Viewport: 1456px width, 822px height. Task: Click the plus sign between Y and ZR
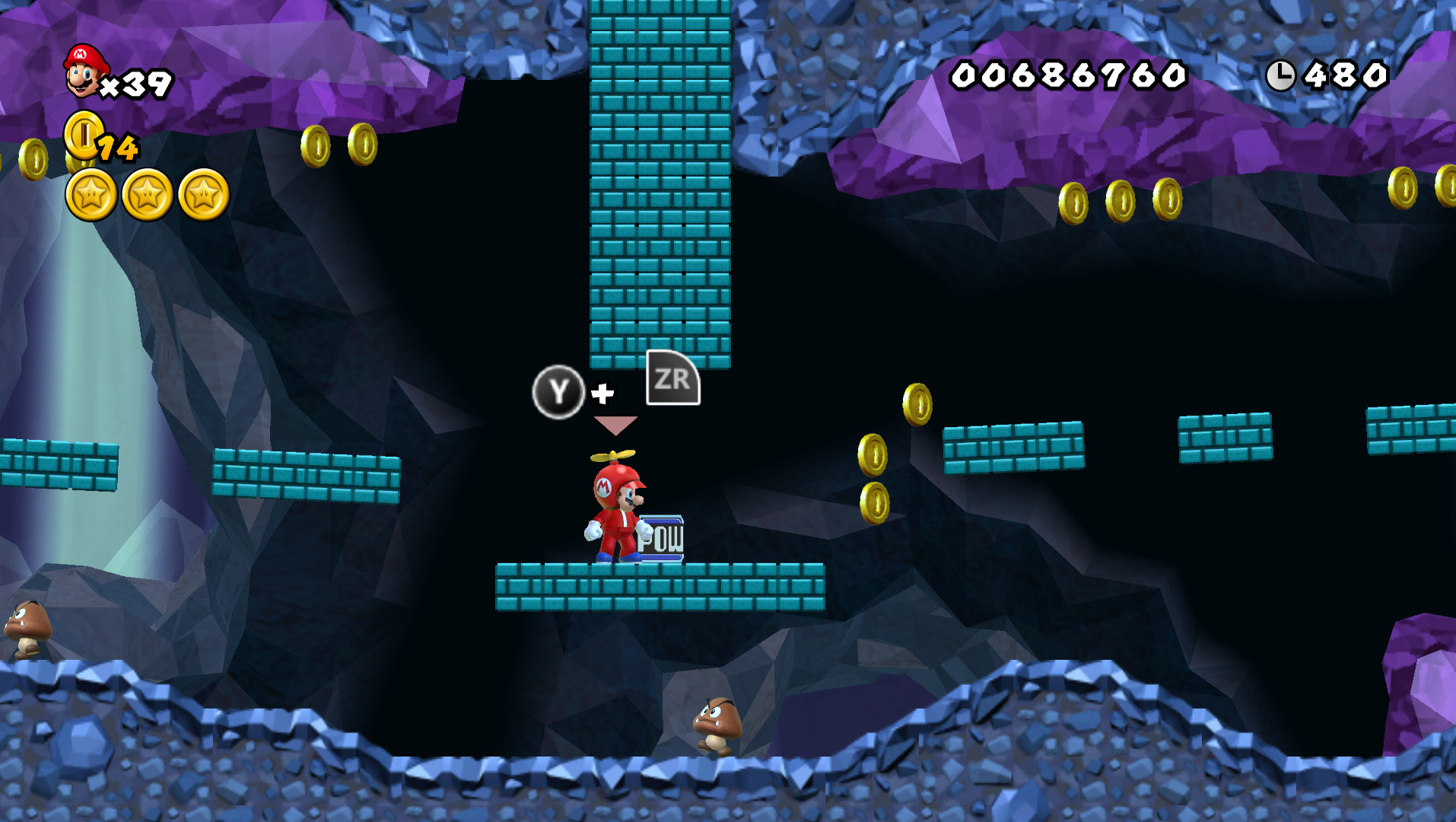(601, 394)
